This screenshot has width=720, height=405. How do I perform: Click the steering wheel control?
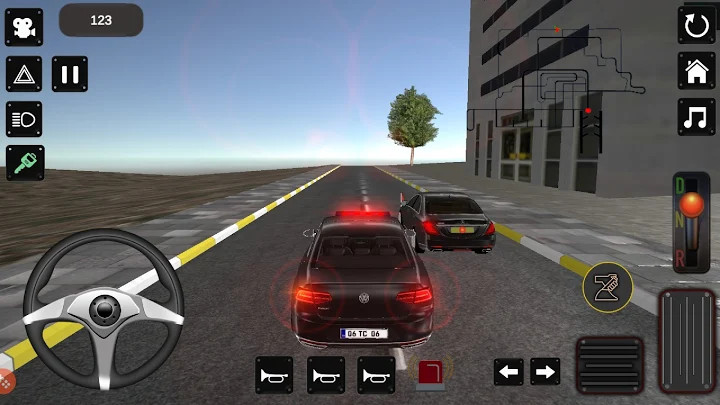pos(103,309)
